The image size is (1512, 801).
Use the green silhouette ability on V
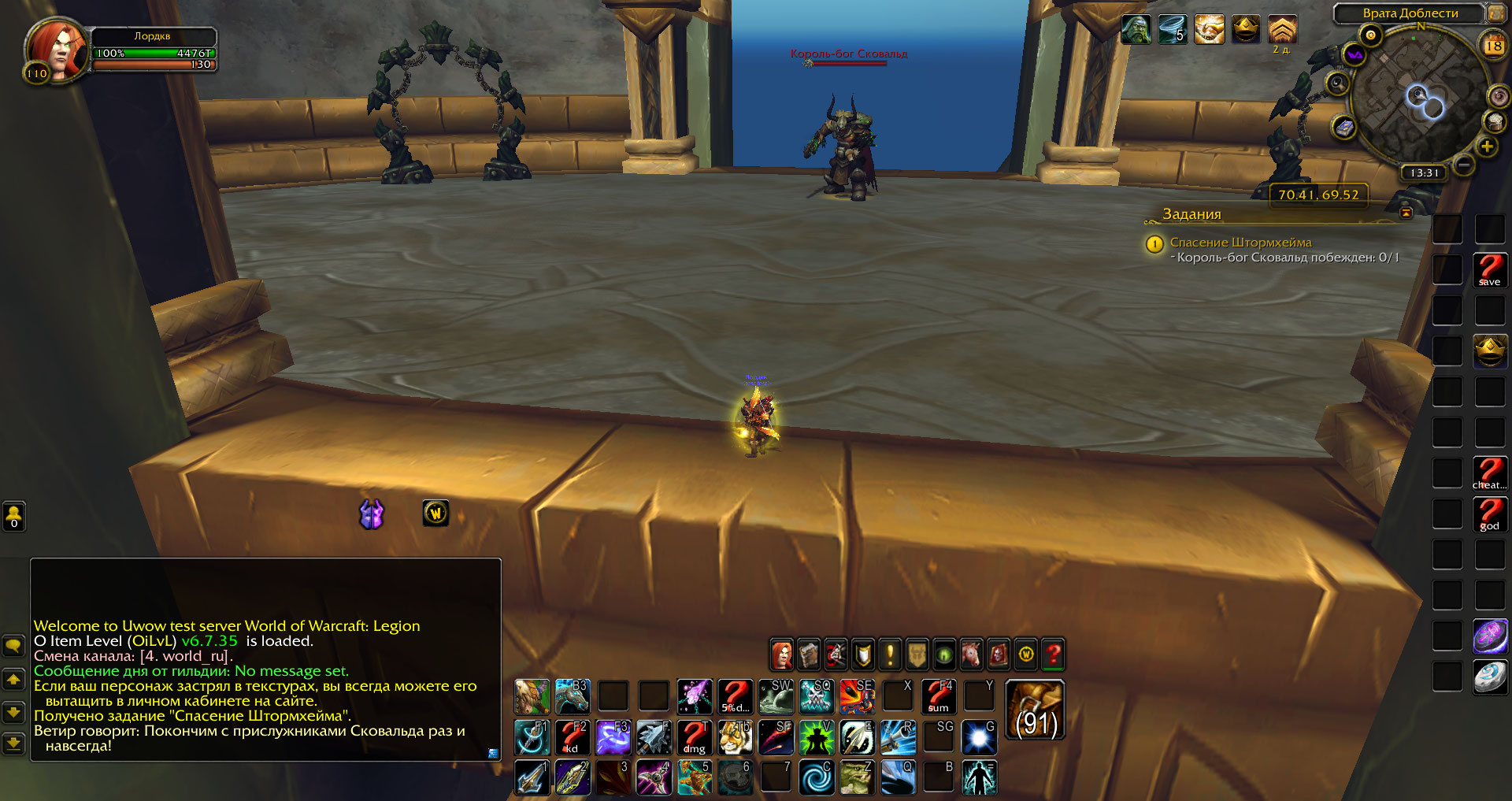pyautogui.click(x=817, y=737)
